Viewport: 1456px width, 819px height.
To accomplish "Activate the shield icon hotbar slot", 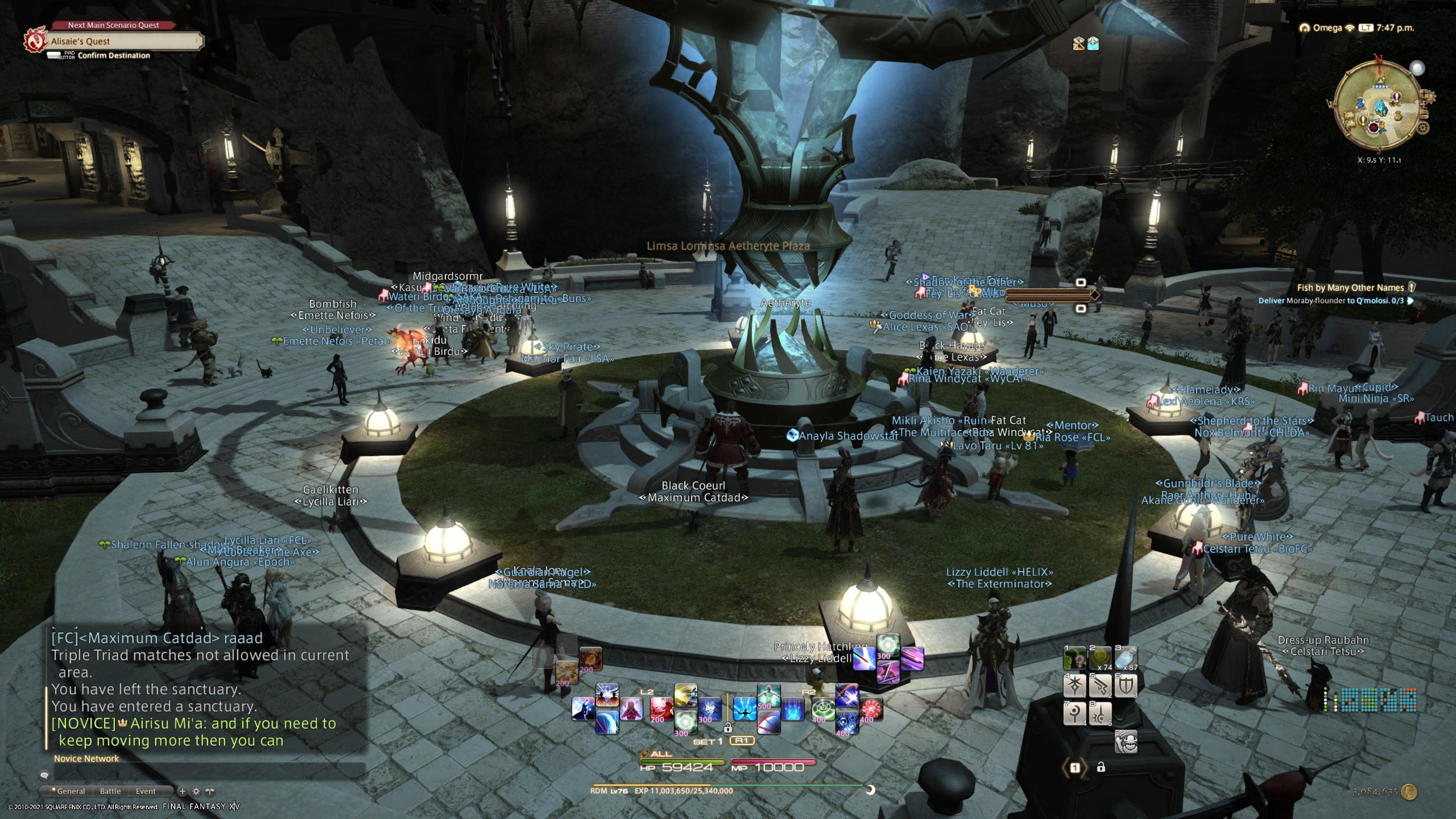I will (x=1125, y=686).
